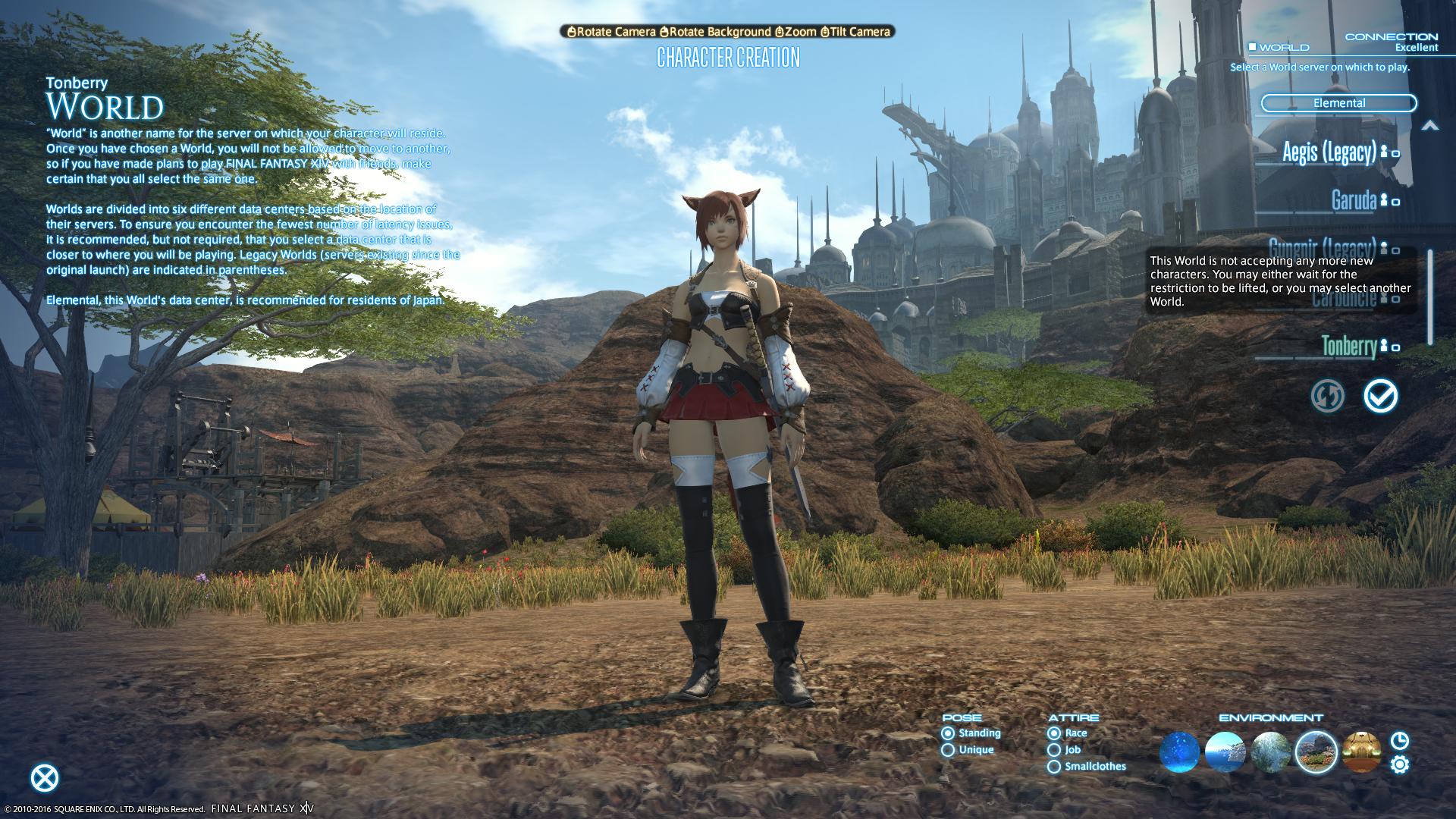This screenshot has height=819, width=1456.
Task: Switch attire to Job
Action: 1054,750
